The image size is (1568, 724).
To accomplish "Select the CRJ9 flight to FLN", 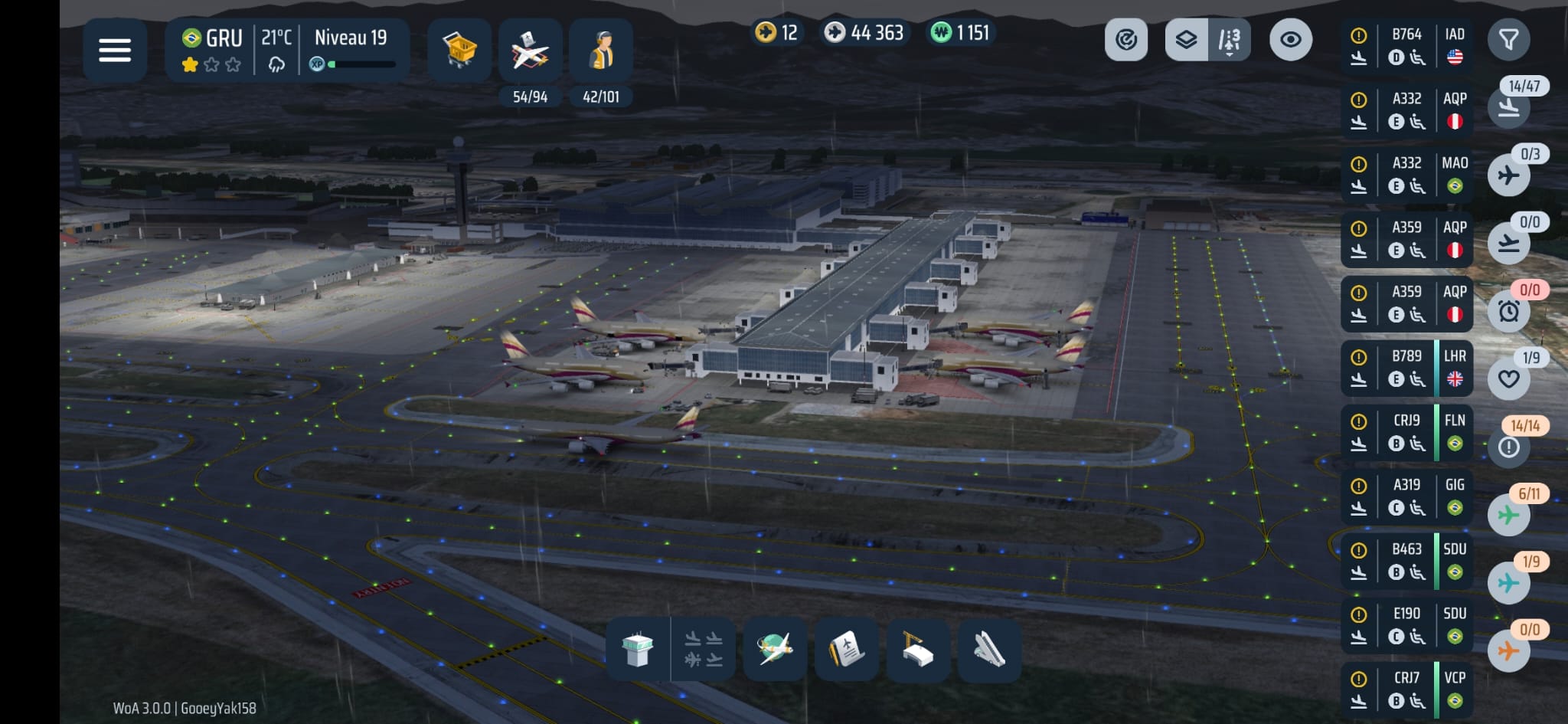I will (x=1406, y=432).
